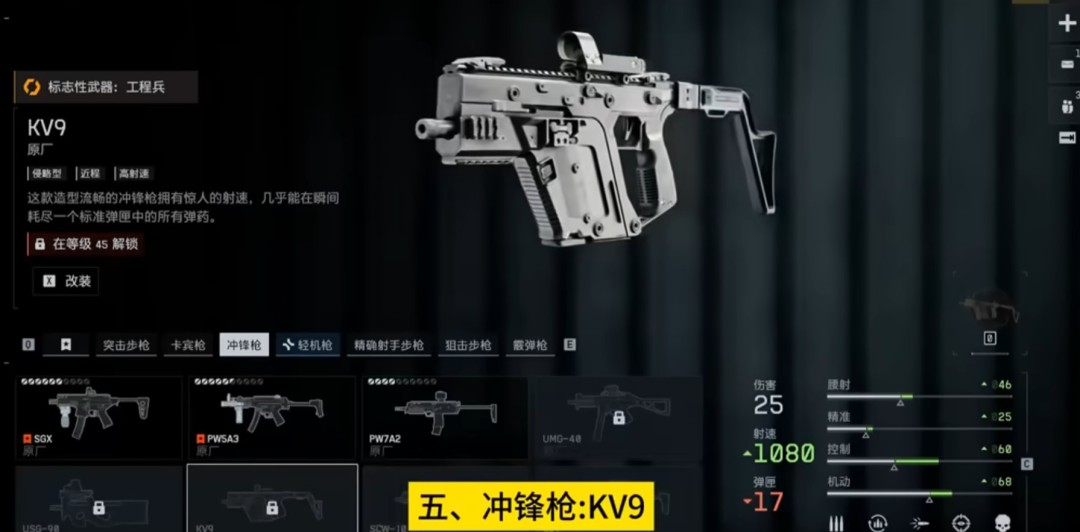Click the skull icon below the stats
Image resolution: width=1080 pixels, height=532 pixels.
pyautogui.click(x=1002, y=523)
